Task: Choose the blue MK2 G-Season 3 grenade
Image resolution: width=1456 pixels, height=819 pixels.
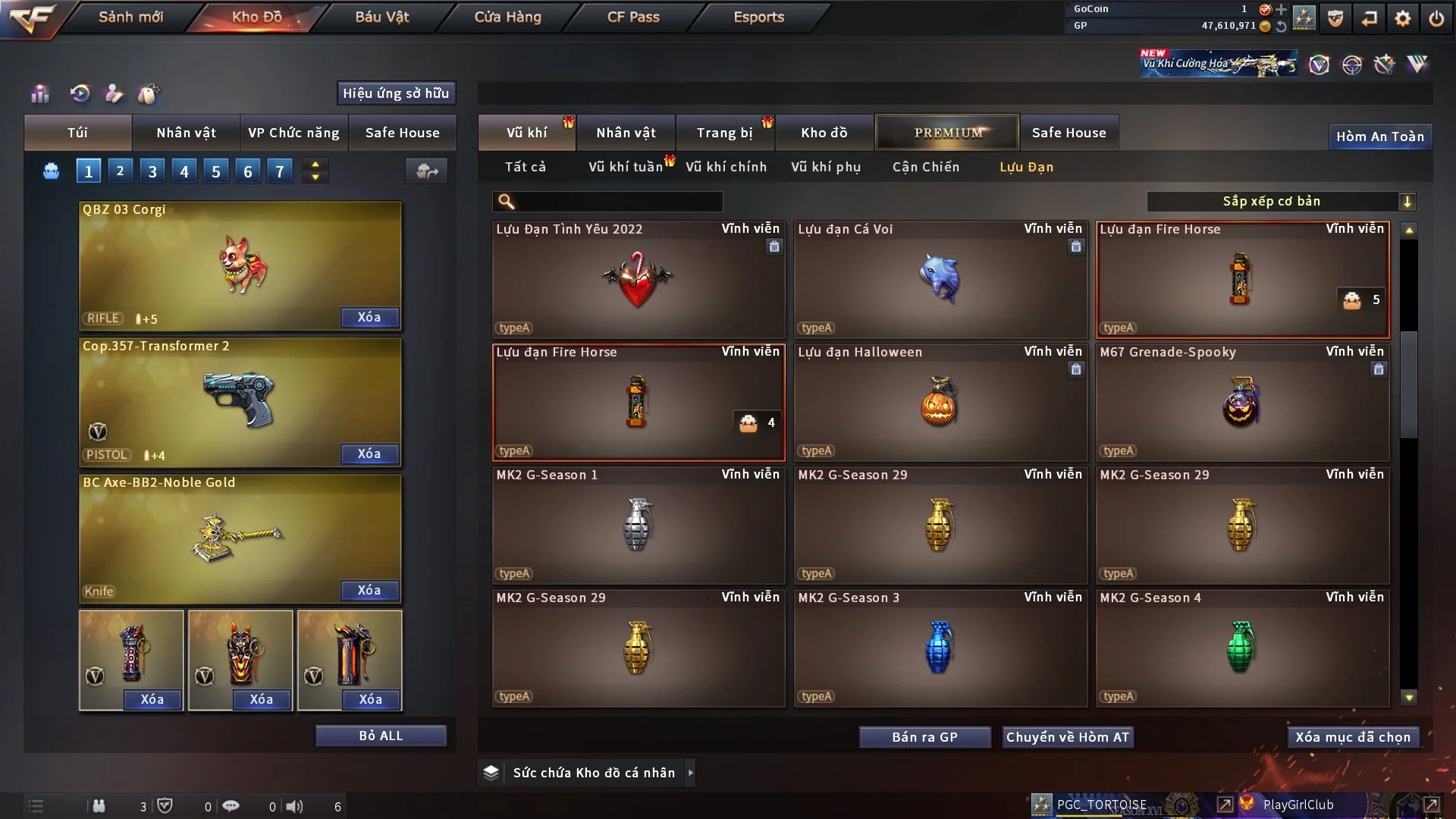Action: point(940,648)
